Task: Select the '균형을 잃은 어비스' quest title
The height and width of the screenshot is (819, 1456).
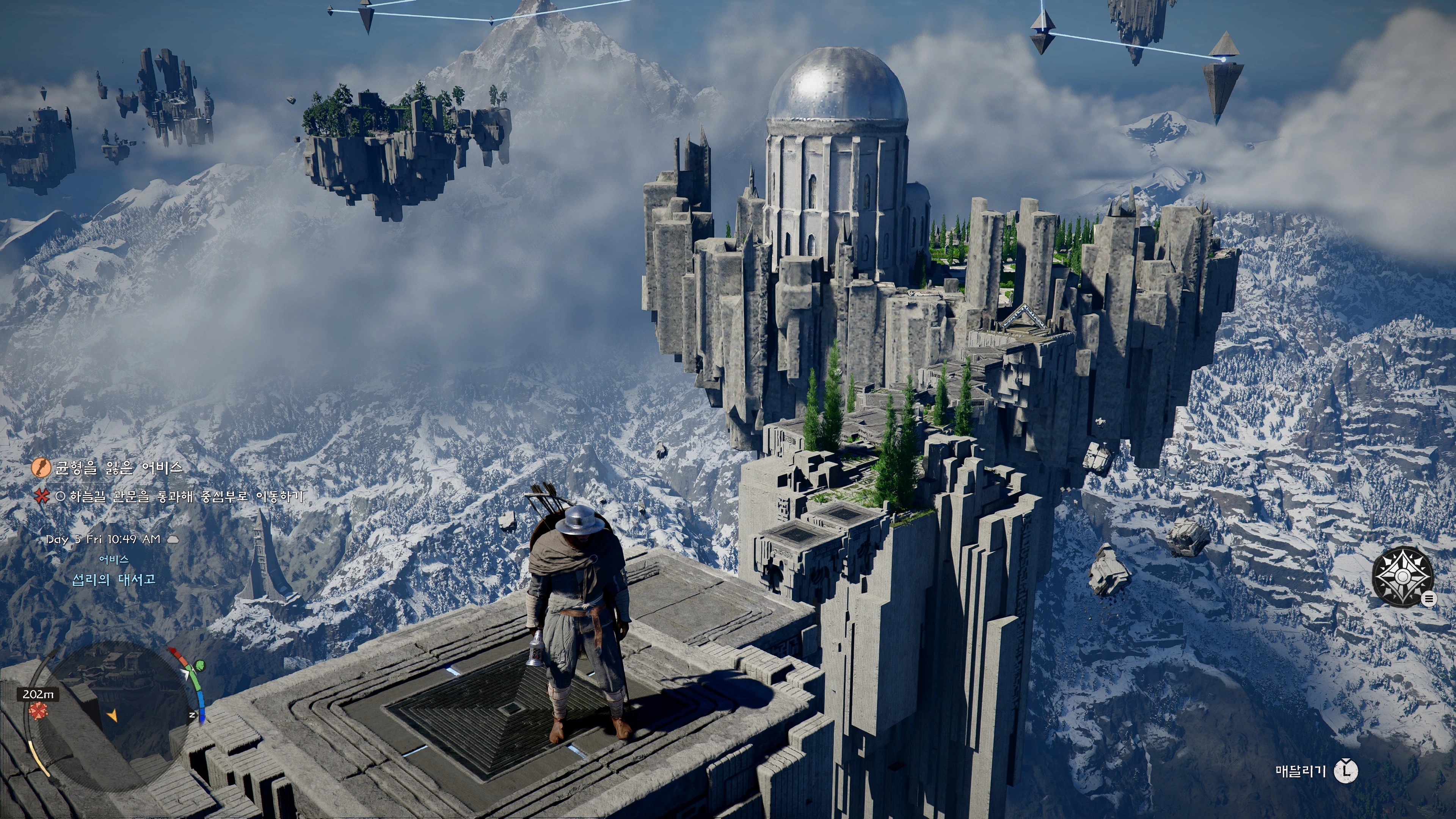Action: (x=119, y=468)
